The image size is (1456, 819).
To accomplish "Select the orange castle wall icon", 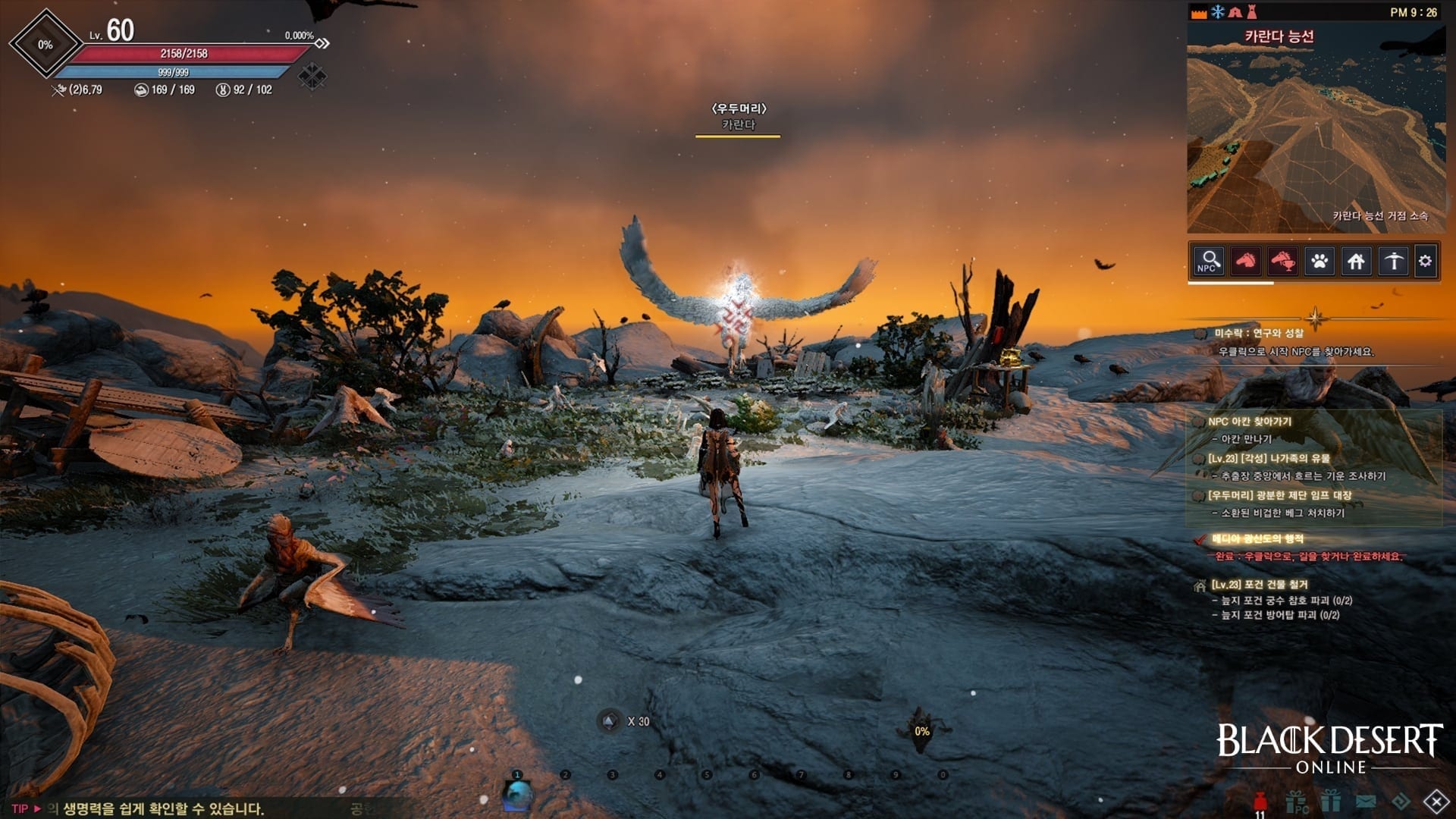I will tap(1199, 13).
